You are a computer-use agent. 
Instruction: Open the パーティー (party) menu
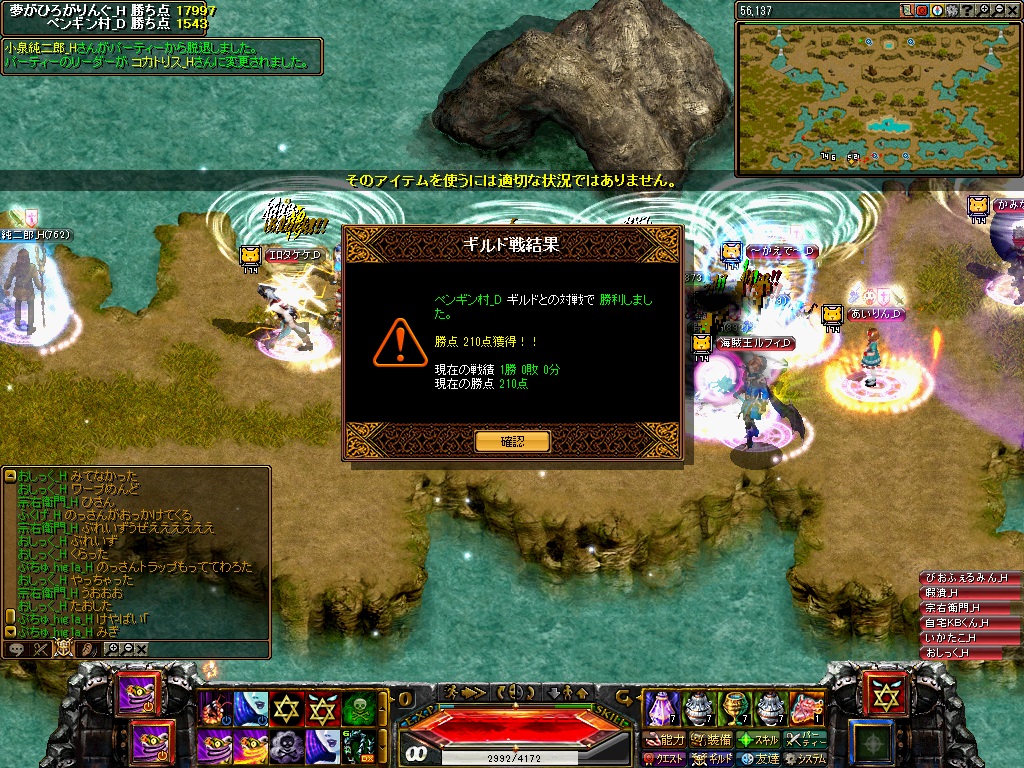[805, 740]
